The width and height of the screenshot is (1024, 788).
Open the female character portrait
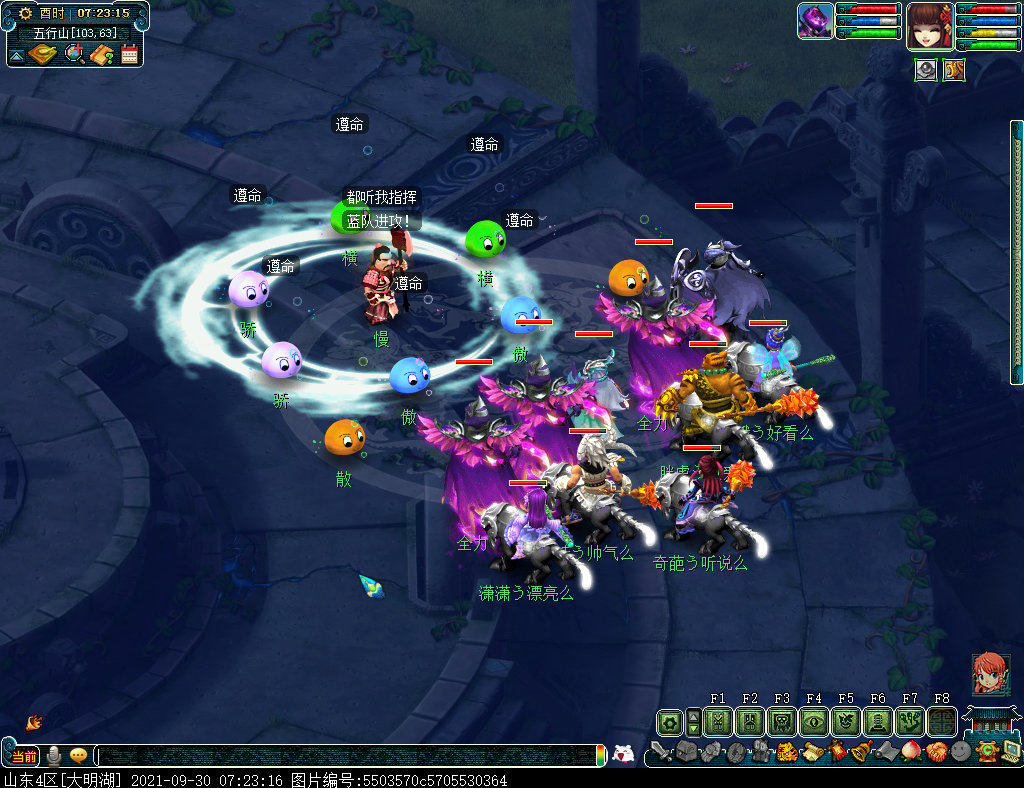[x=929, y=26]
